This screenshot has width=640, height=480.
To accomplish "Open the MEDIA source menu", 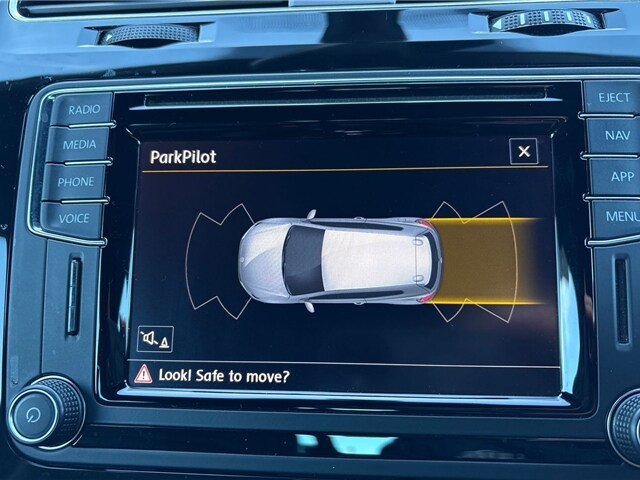I will click(79, 144).
